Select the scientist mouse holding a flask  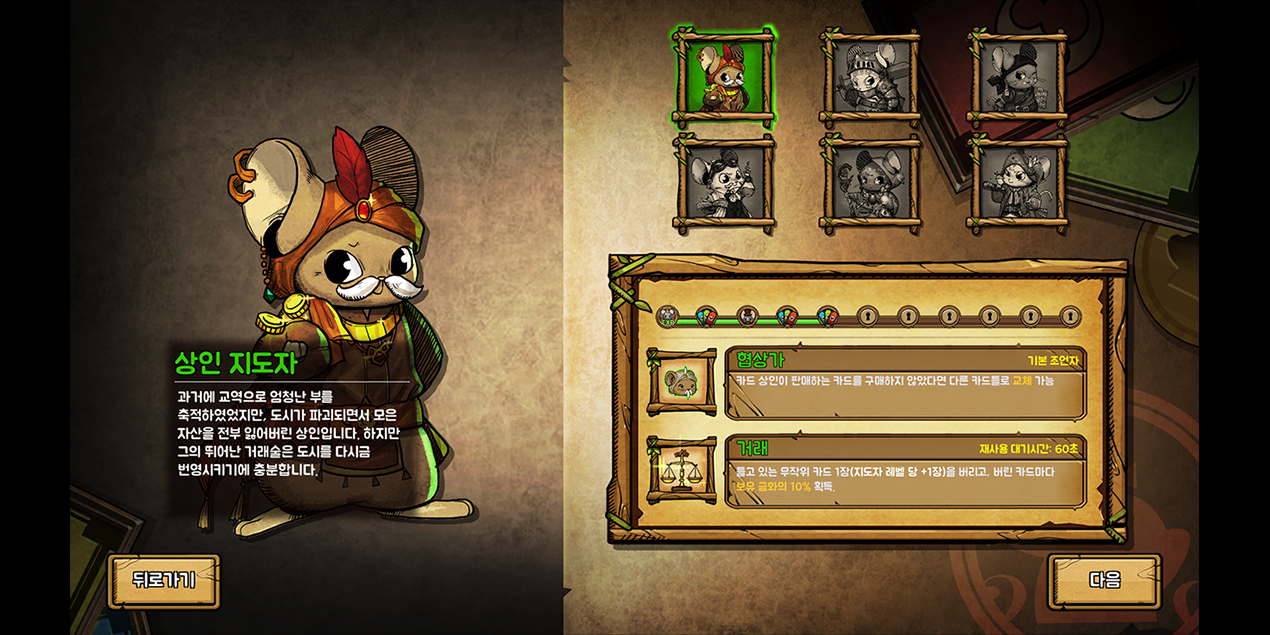point(723,184)
